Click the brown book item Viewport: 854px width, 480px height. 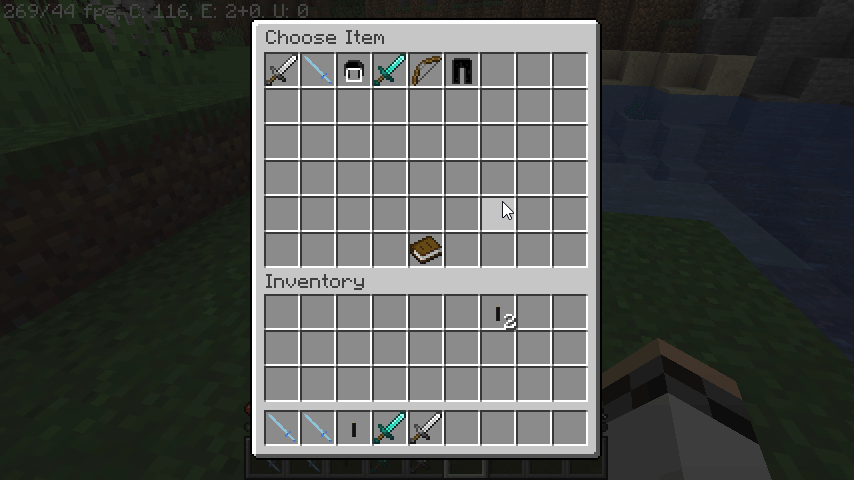click(426, 250)
